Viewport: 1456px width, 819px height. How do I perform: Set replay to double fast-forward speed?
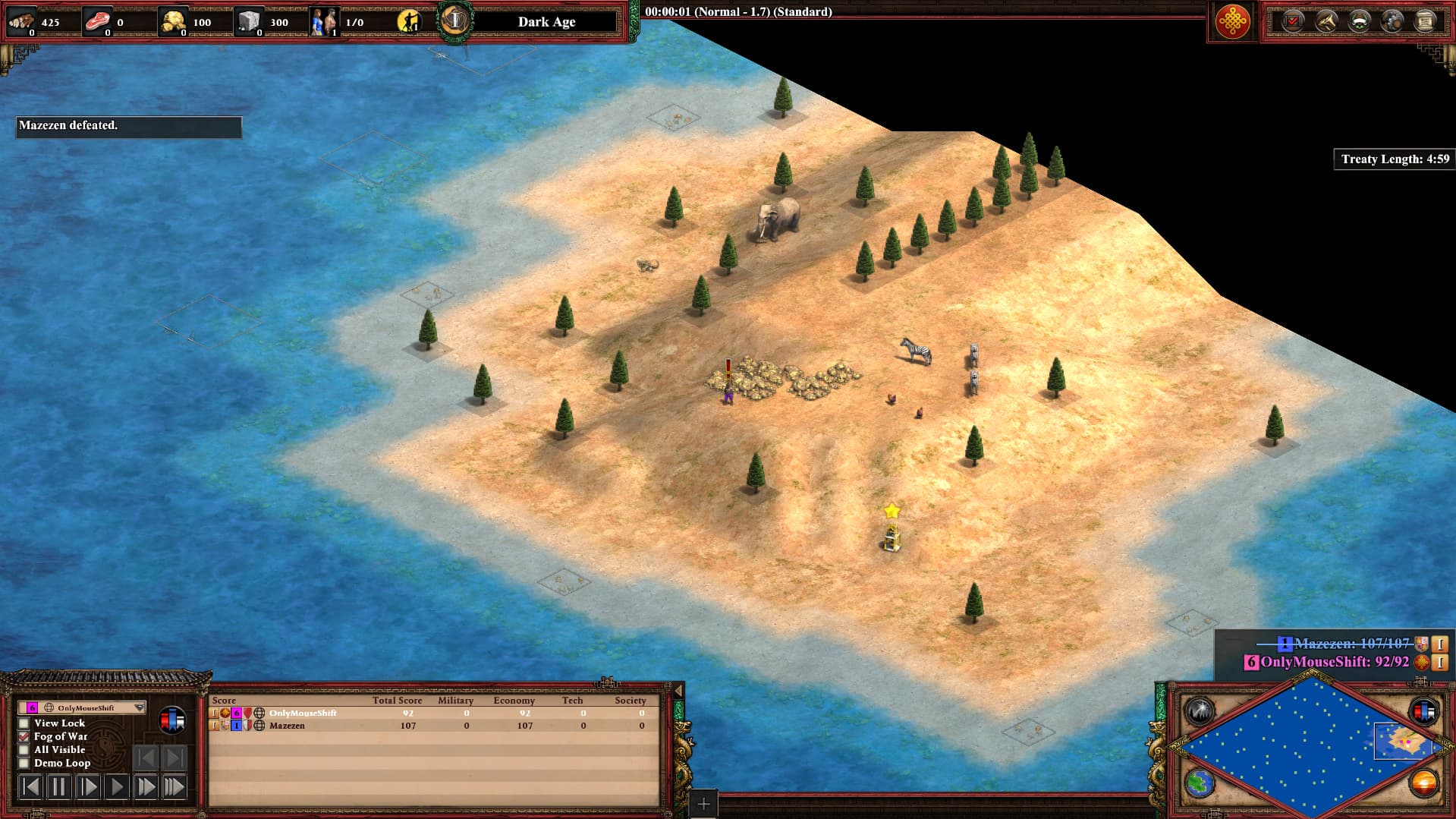pos(145,787)
